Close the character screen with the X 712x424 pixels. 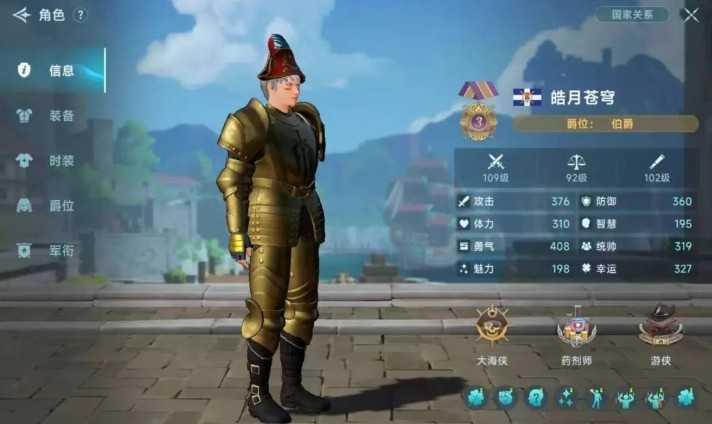[x=690, y=15]
